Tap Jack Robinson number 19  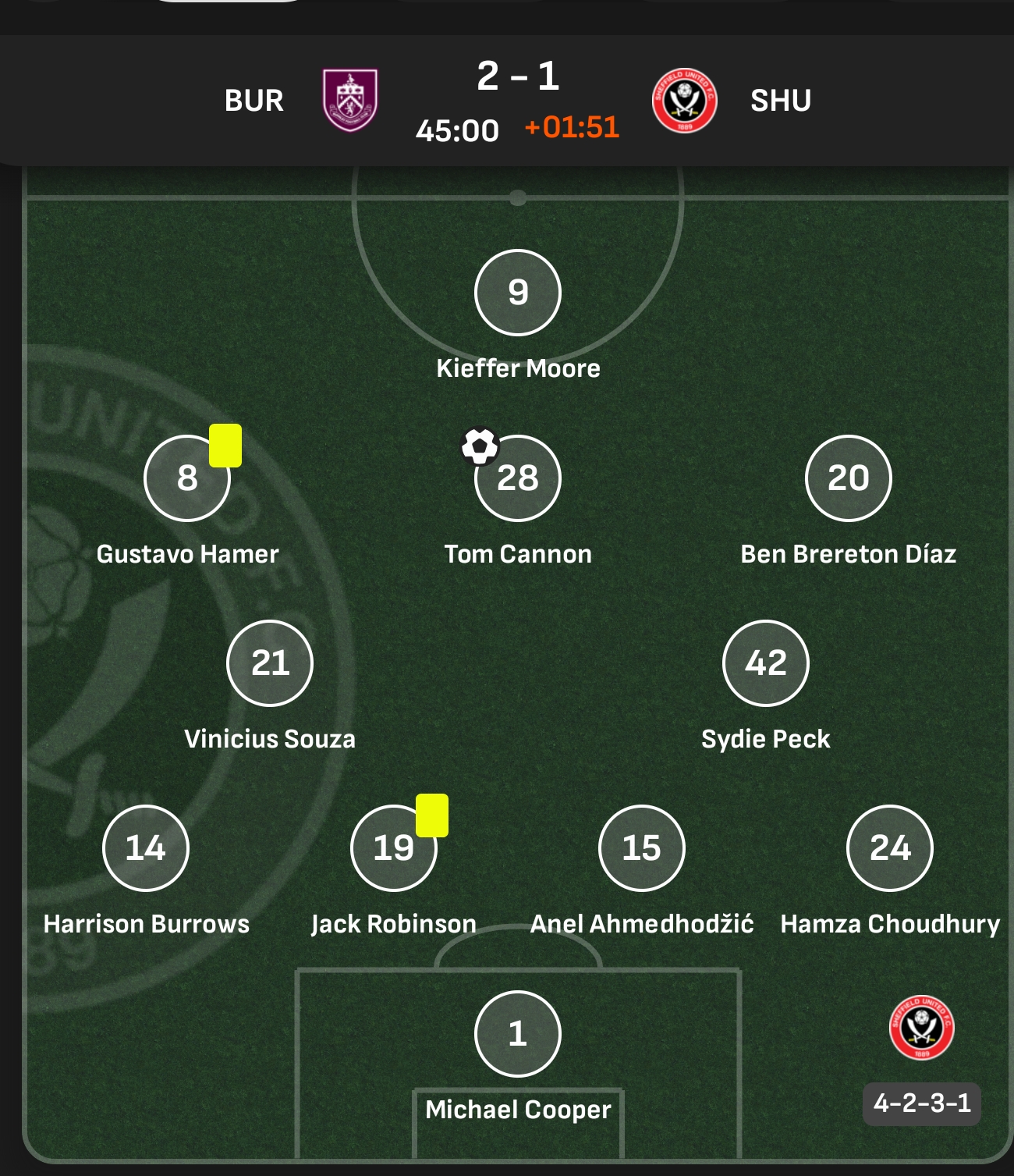coord(394,847)
